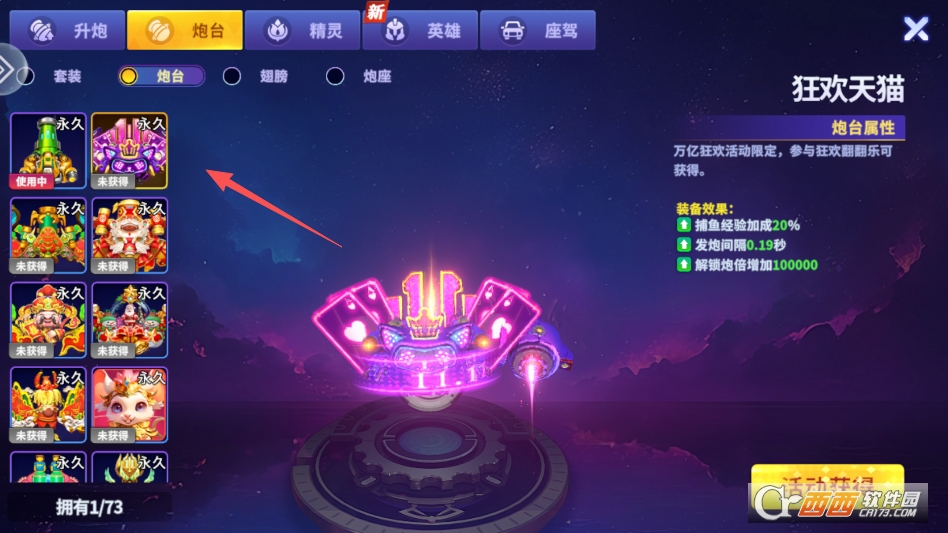The image size is (948, 533).
Task: Select the purple 狂欢天猫 cannon thumbnail
Action: [x=130, y=151]
